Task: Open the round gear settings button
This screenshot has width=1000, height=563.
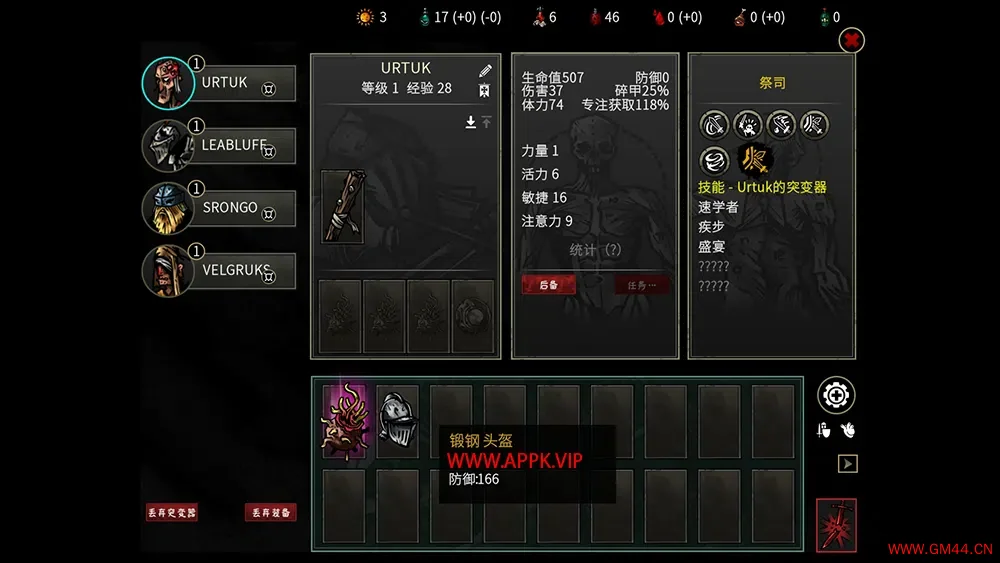Action: click(x=836, y=396)
